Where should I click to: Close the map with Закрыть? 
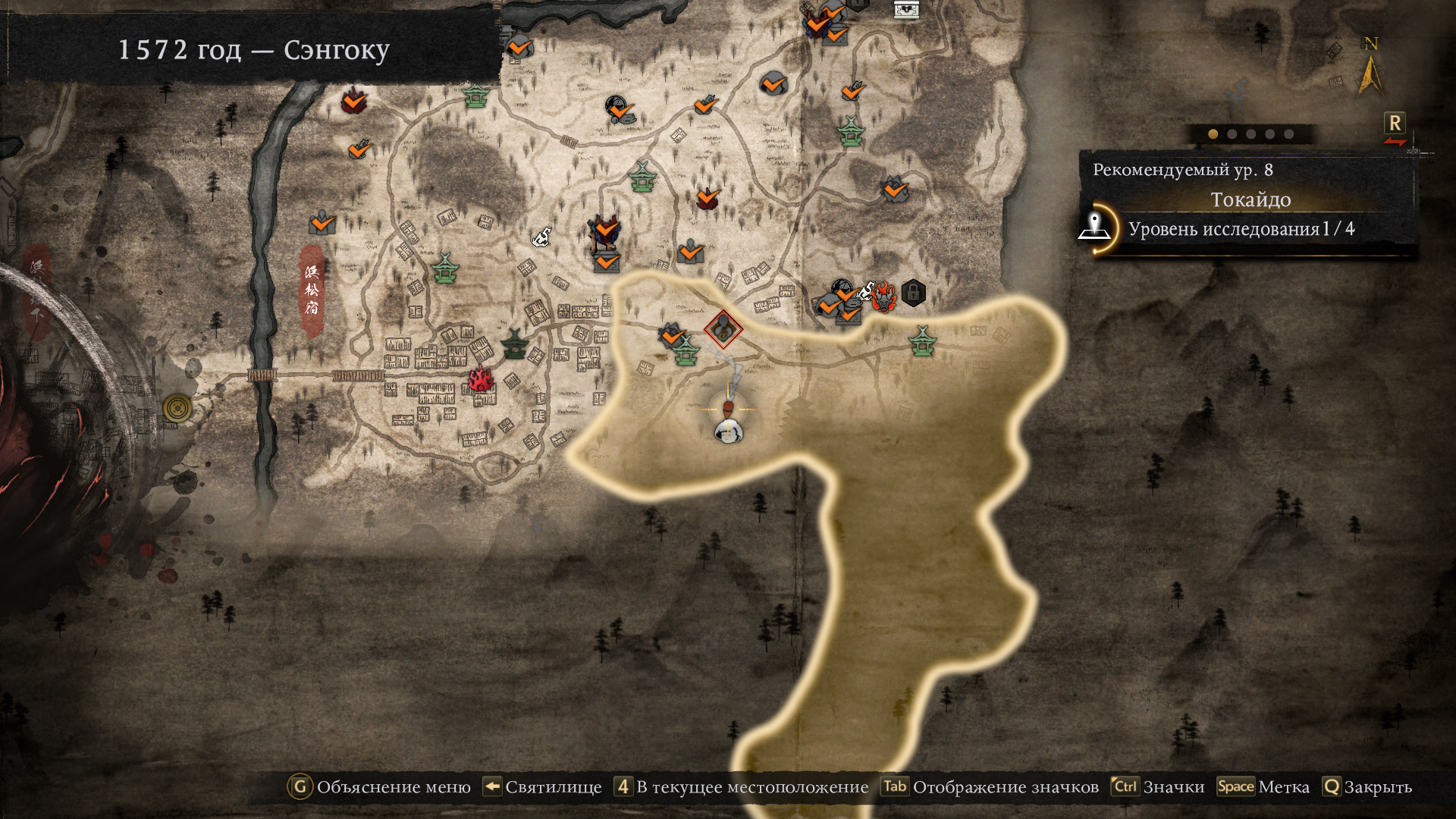click(1367, 787)
